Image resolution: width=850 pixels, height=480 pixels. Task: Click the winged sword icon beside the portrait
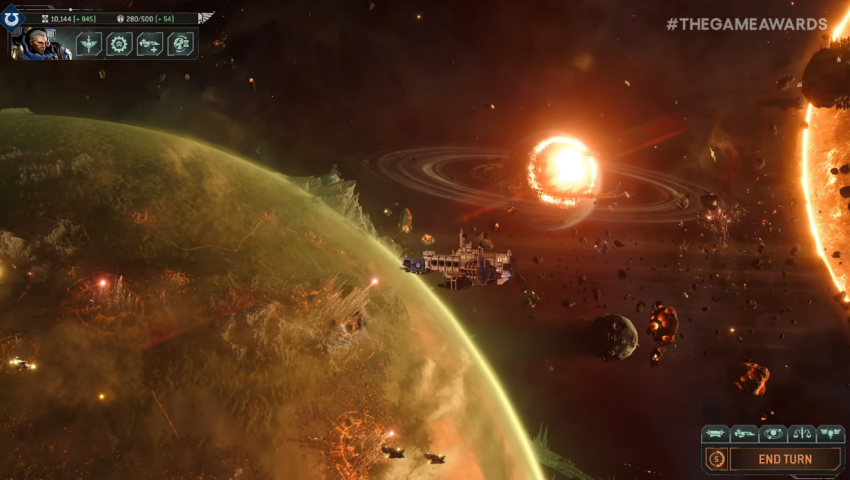coord(89,44)
